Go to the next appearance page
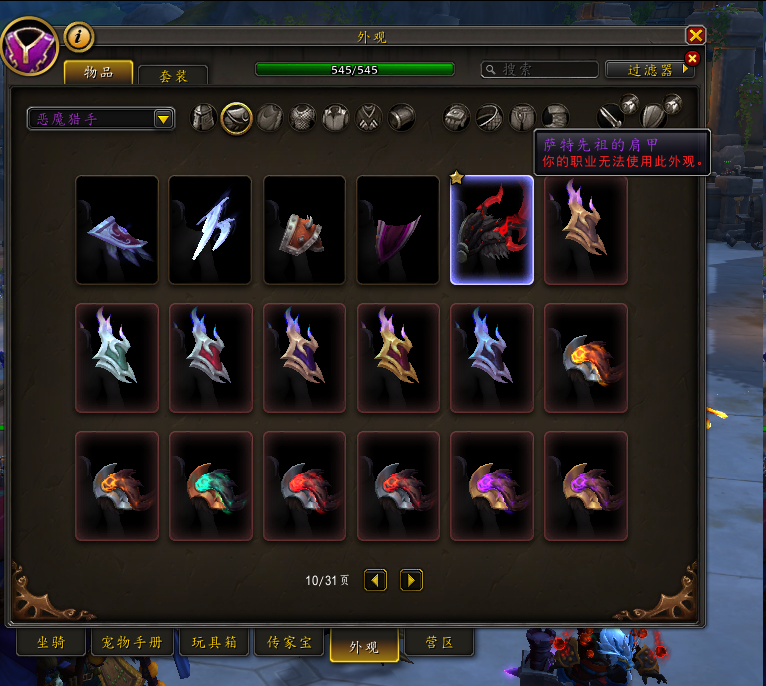This screenshot has width=766, height=686. (x=411, y=580)
